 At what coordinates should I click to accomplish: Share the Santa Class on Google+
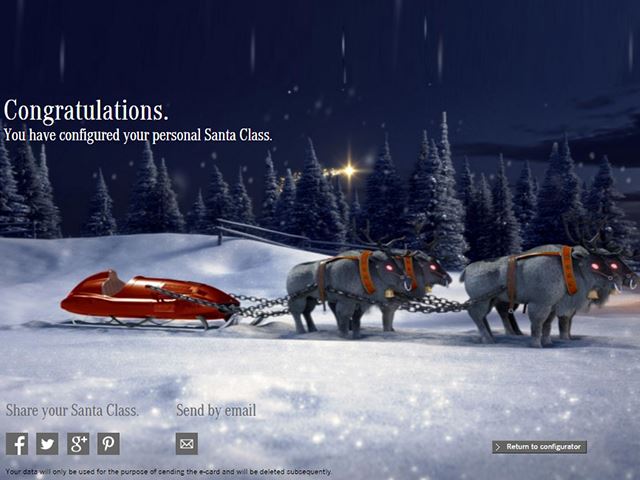tap(78, 444)
